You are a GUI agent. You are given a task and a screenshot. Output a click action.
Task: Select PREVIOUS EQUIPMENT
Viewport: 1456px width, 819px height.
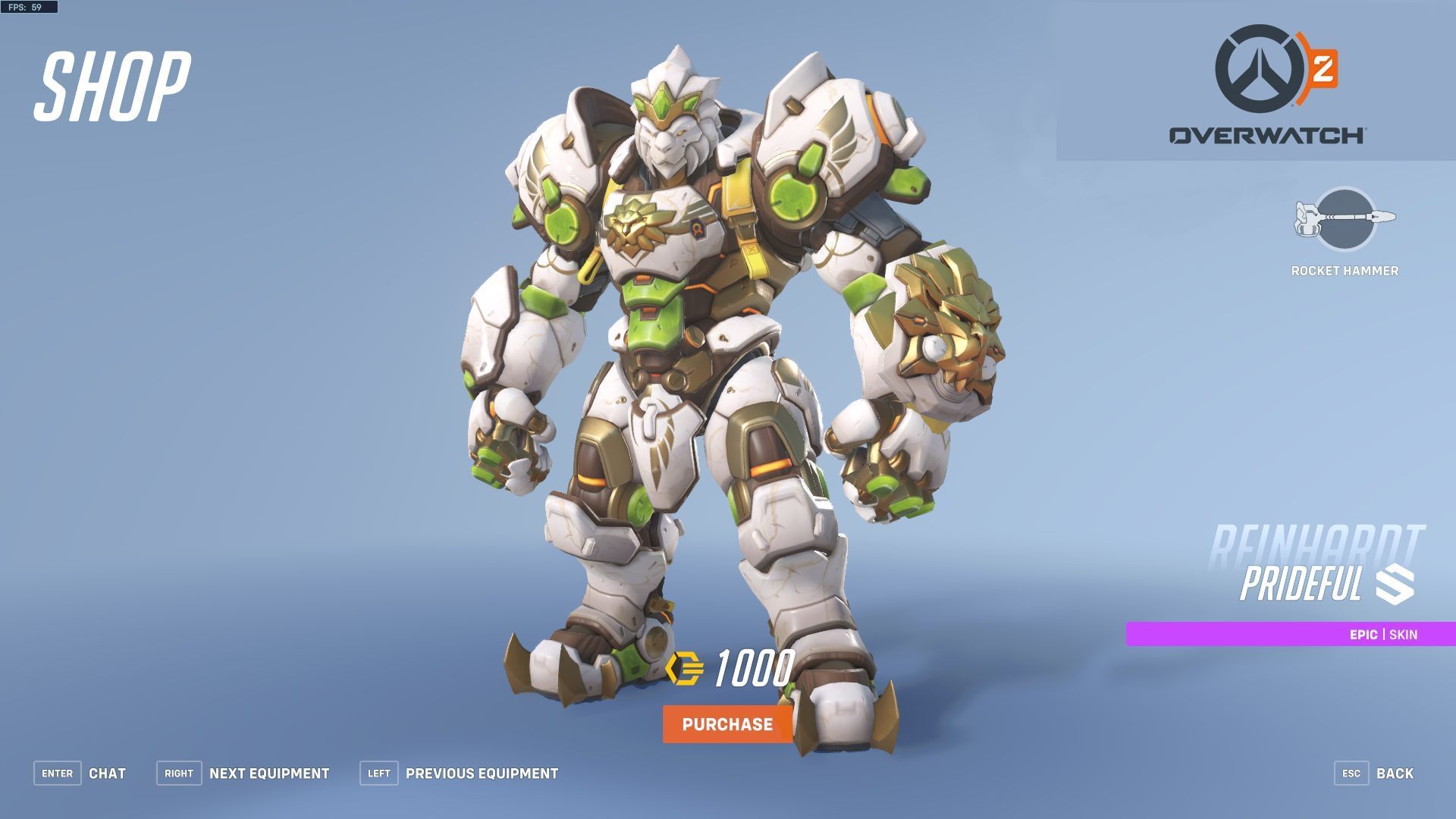(x=481, y=773)
